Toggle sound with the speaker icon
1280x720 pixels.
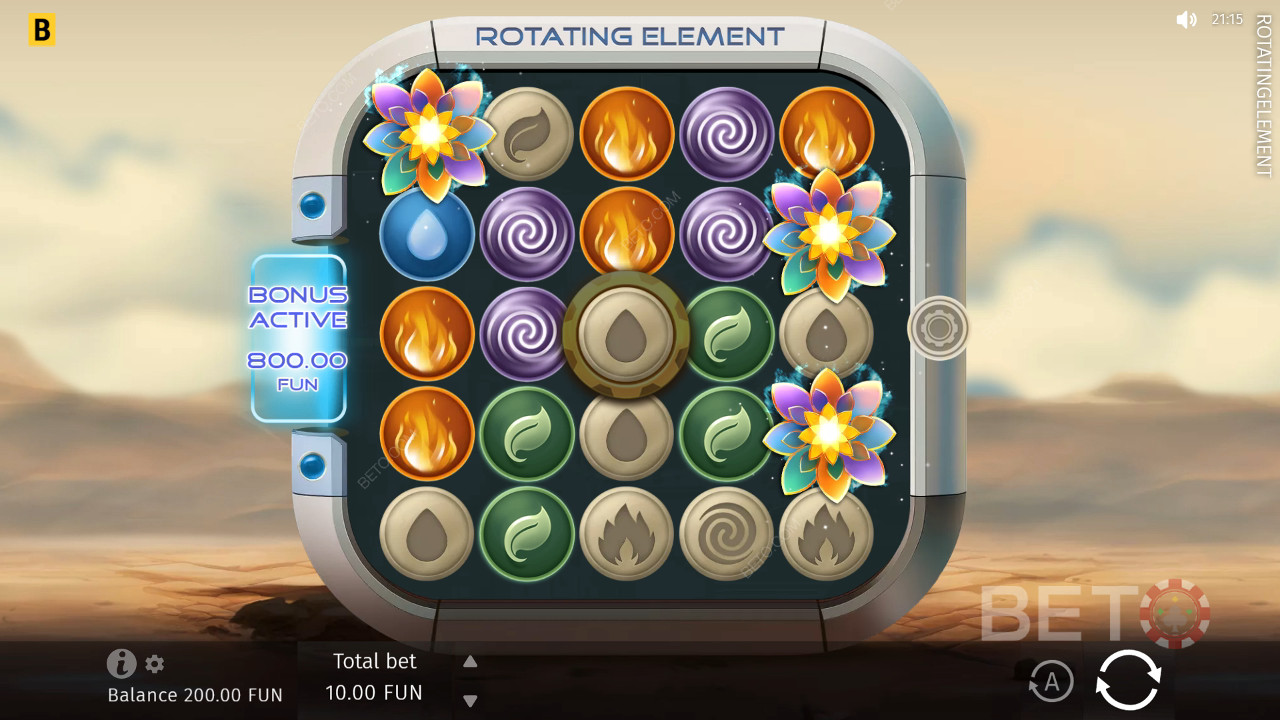click(1186, 19)
